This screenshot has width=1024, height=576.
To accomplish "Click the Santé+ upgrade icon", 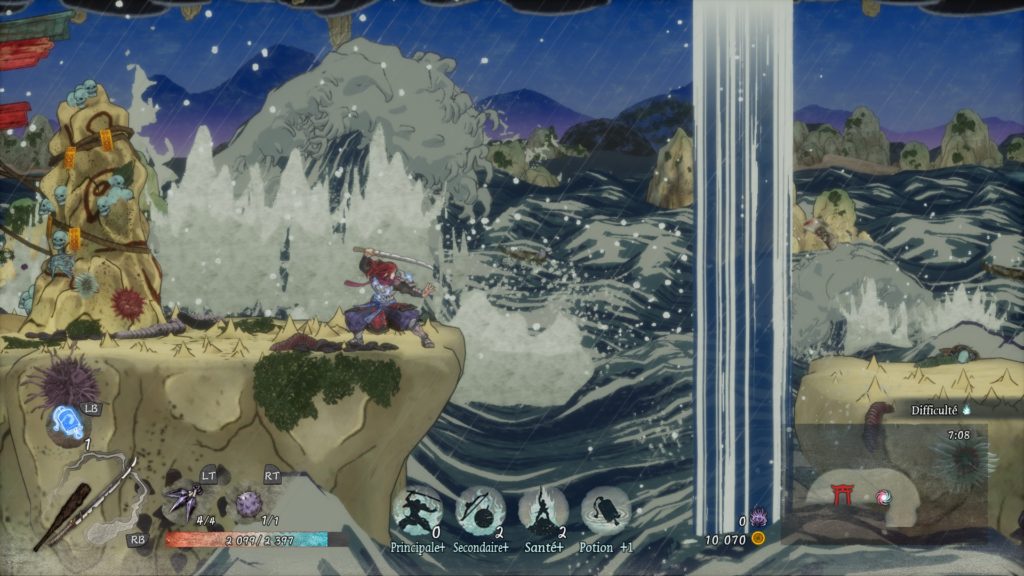I will [x=543, y=512].
